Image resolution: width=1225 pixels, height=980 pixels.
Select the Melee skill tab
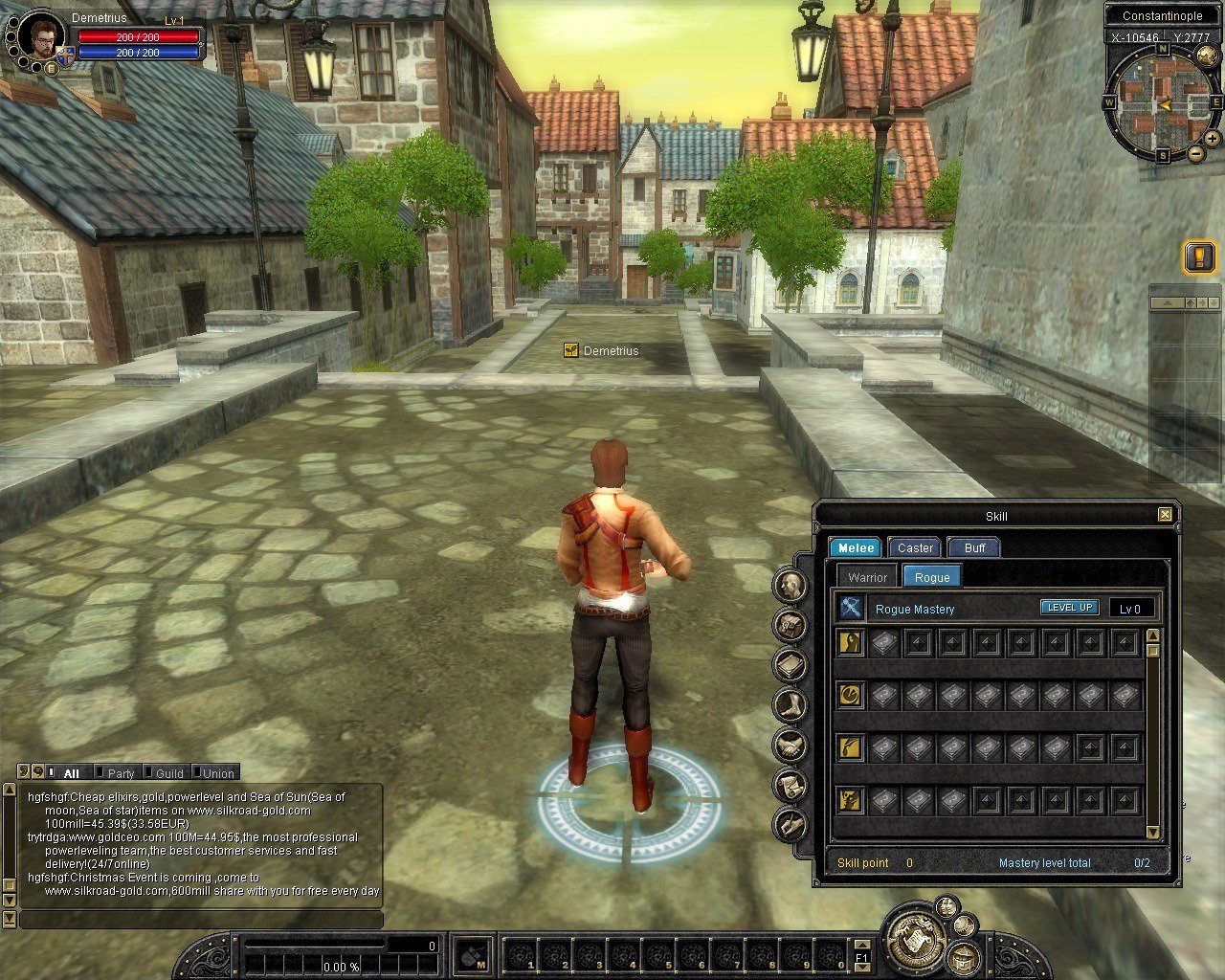[x=856, y=548]
